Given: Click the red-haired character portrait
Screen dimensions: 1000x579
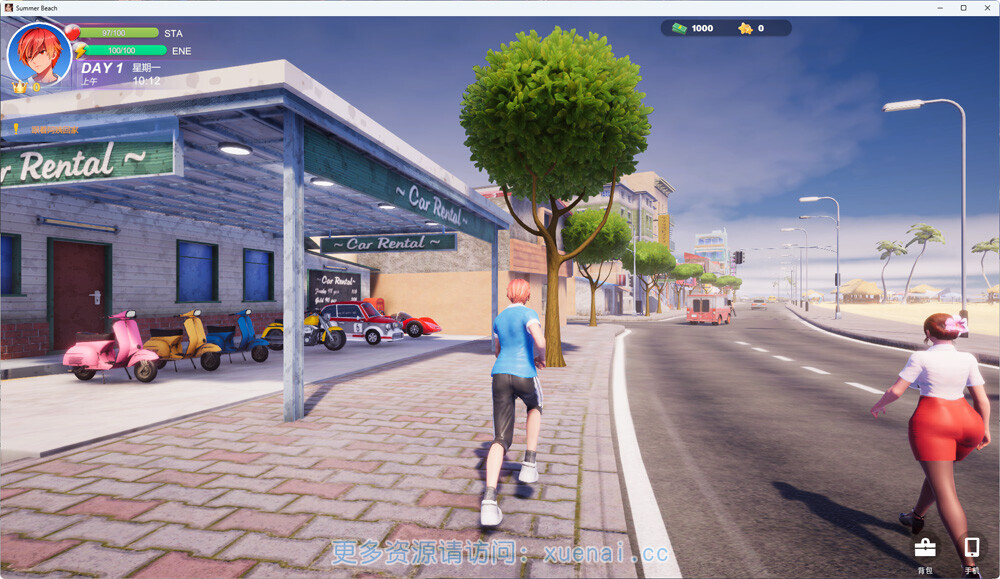Looking at the screenshot, I should pyautogui.click(x=39, y=53).
